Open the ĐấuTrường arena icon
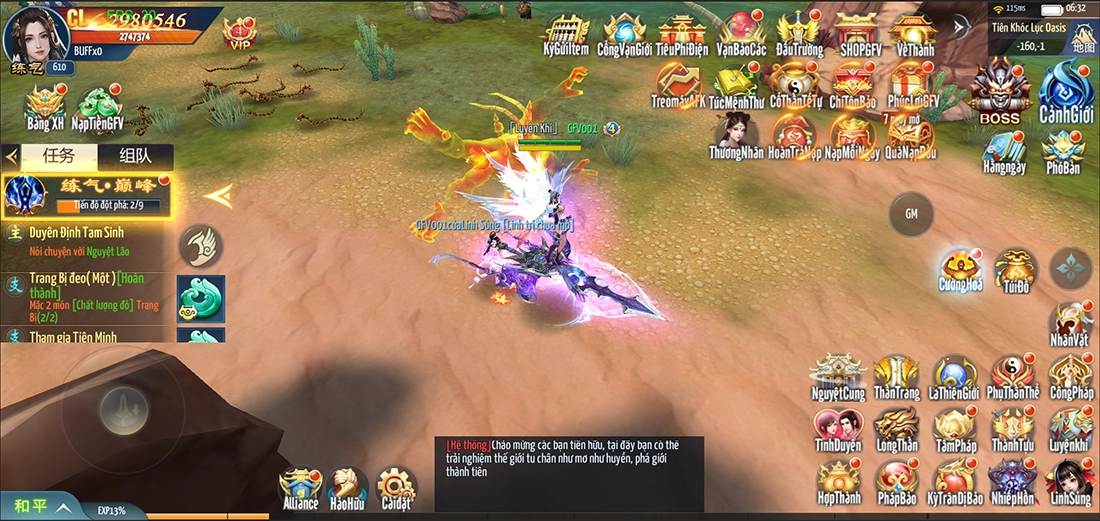This screenshot has height=521, width=1100. [x=799, y=33]
